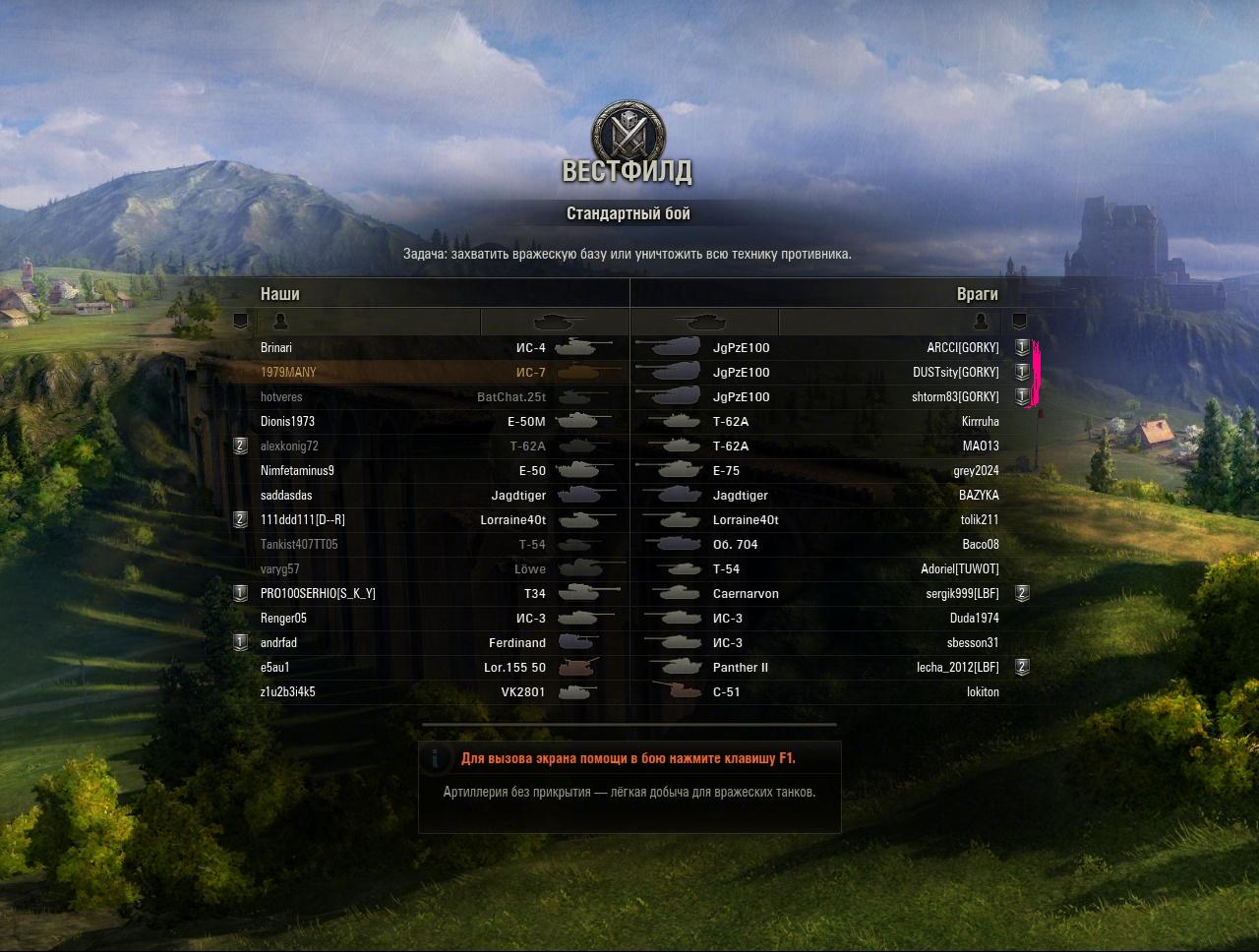This screenshot has width=1259, height=952.
Task: Select z1u2b3i4k5 with the VK2801
Action: [x=288, y=692]
